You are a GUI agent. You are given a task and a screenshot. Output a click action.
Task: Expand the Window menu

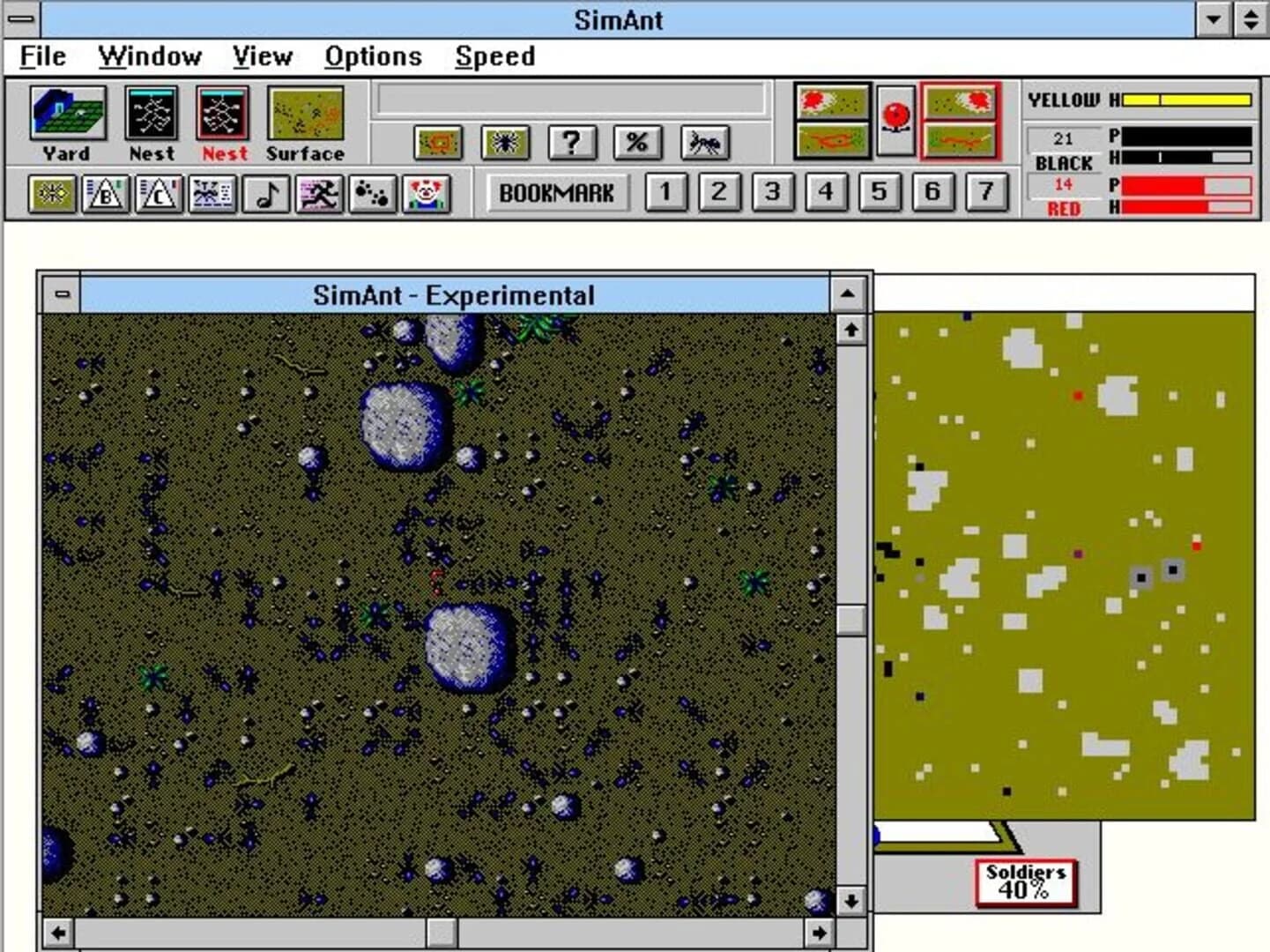[150, 56]
